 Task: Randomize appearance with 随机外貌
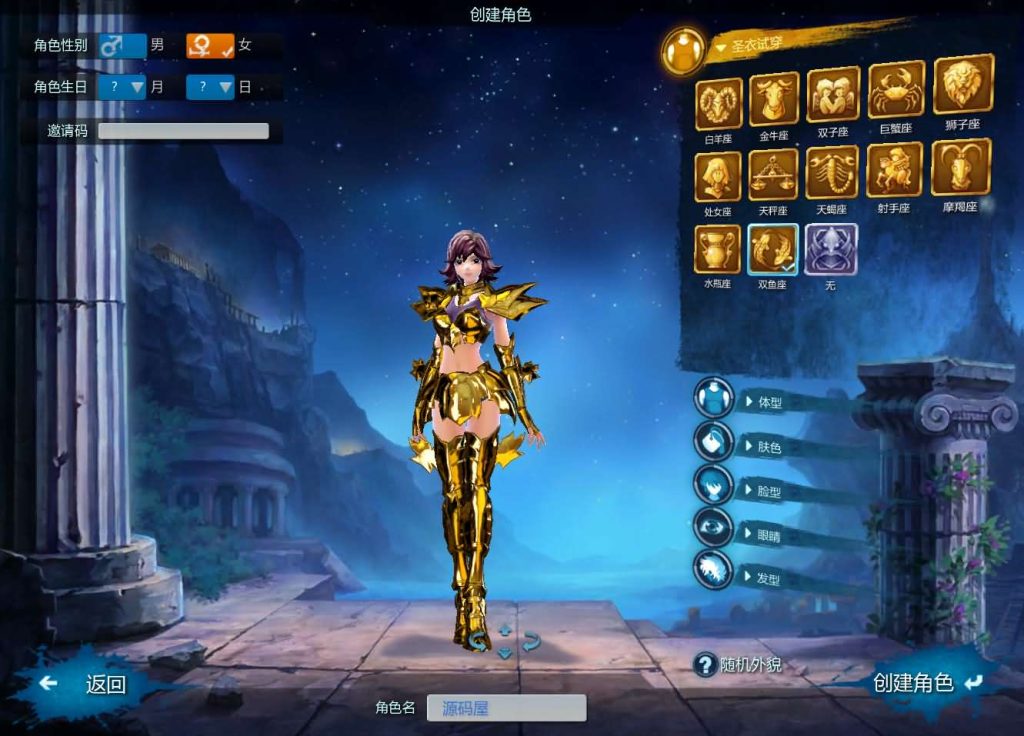[738, 664]
